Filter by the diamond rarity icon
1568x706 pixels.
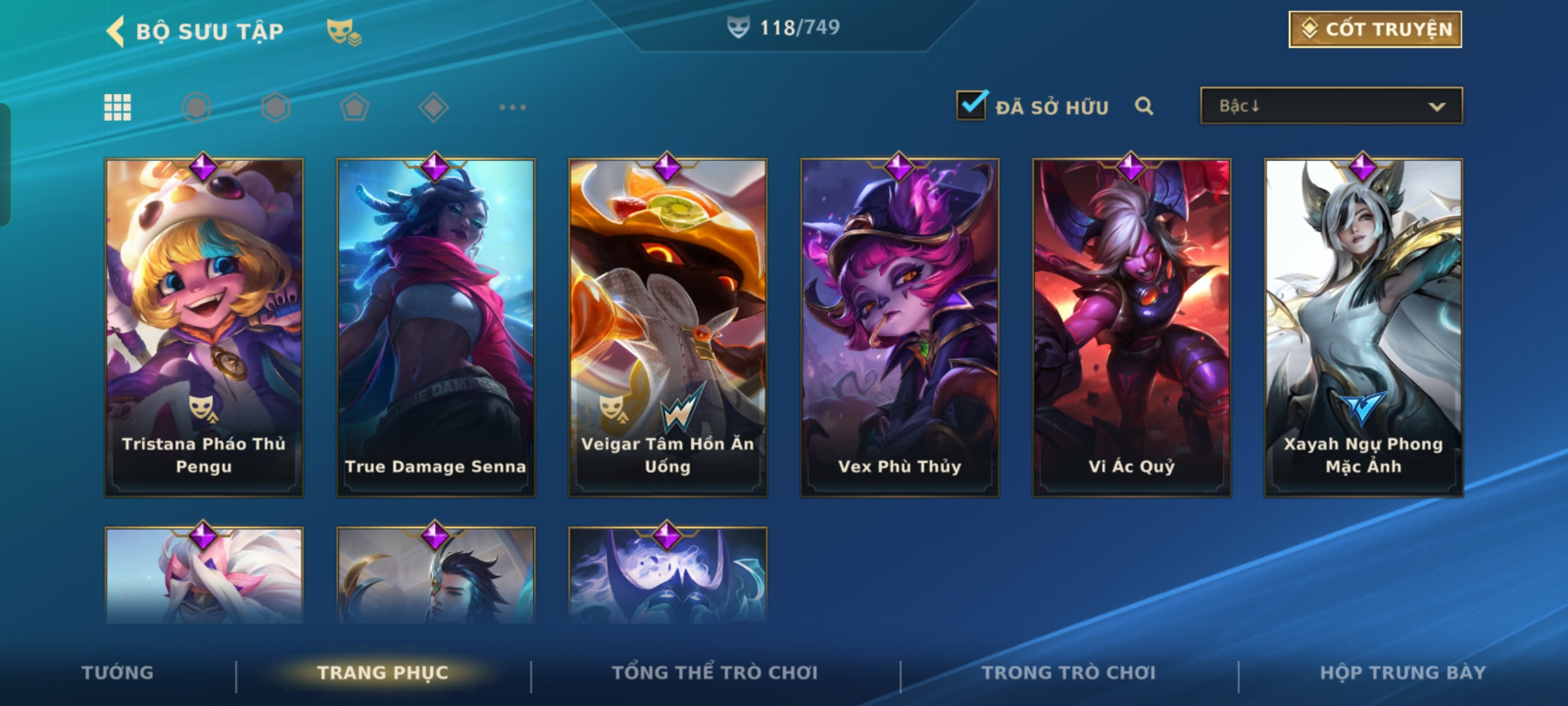tap(434, 107)
